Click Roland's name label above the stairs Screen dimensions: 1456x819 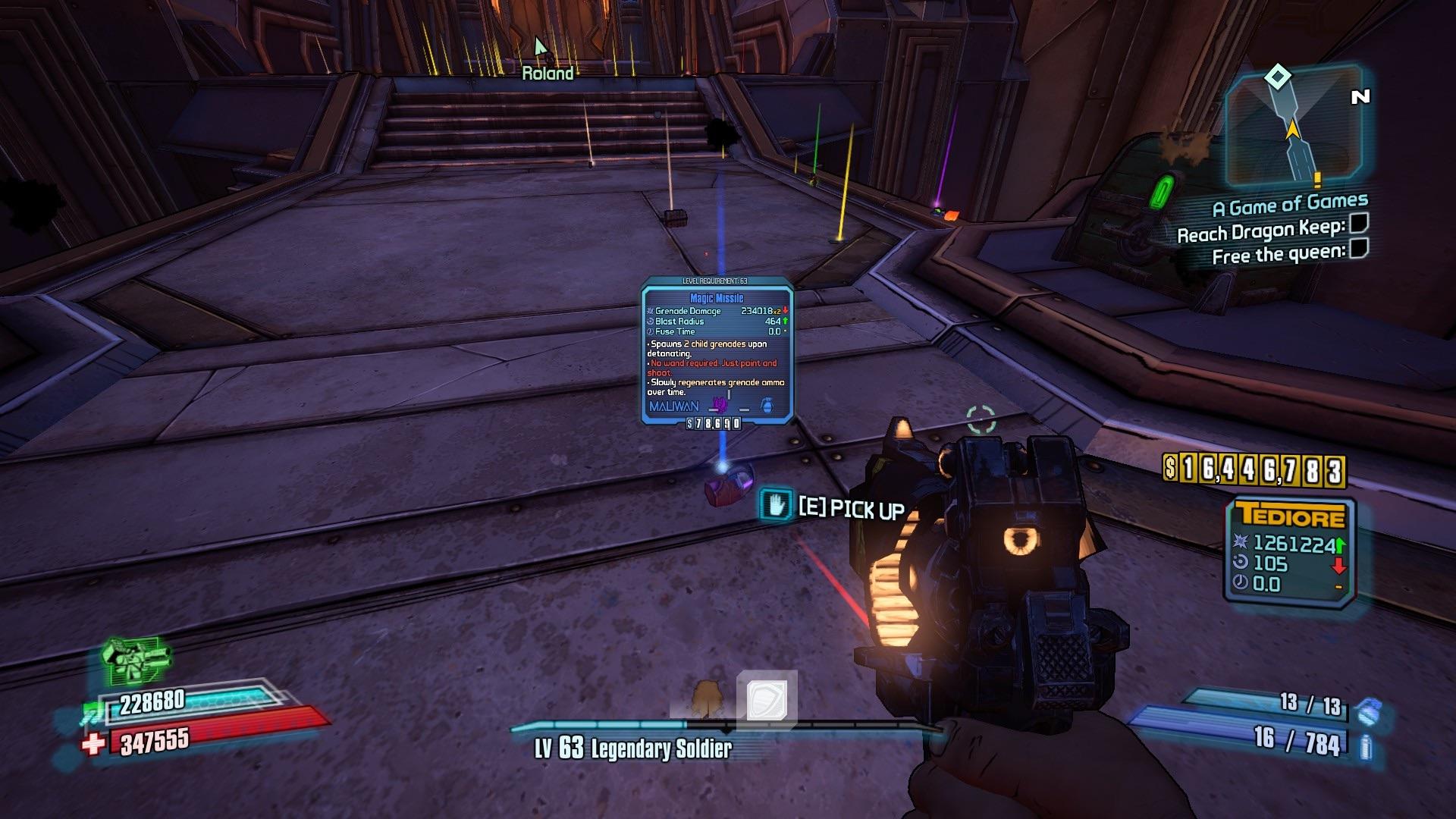click(548, 74)
